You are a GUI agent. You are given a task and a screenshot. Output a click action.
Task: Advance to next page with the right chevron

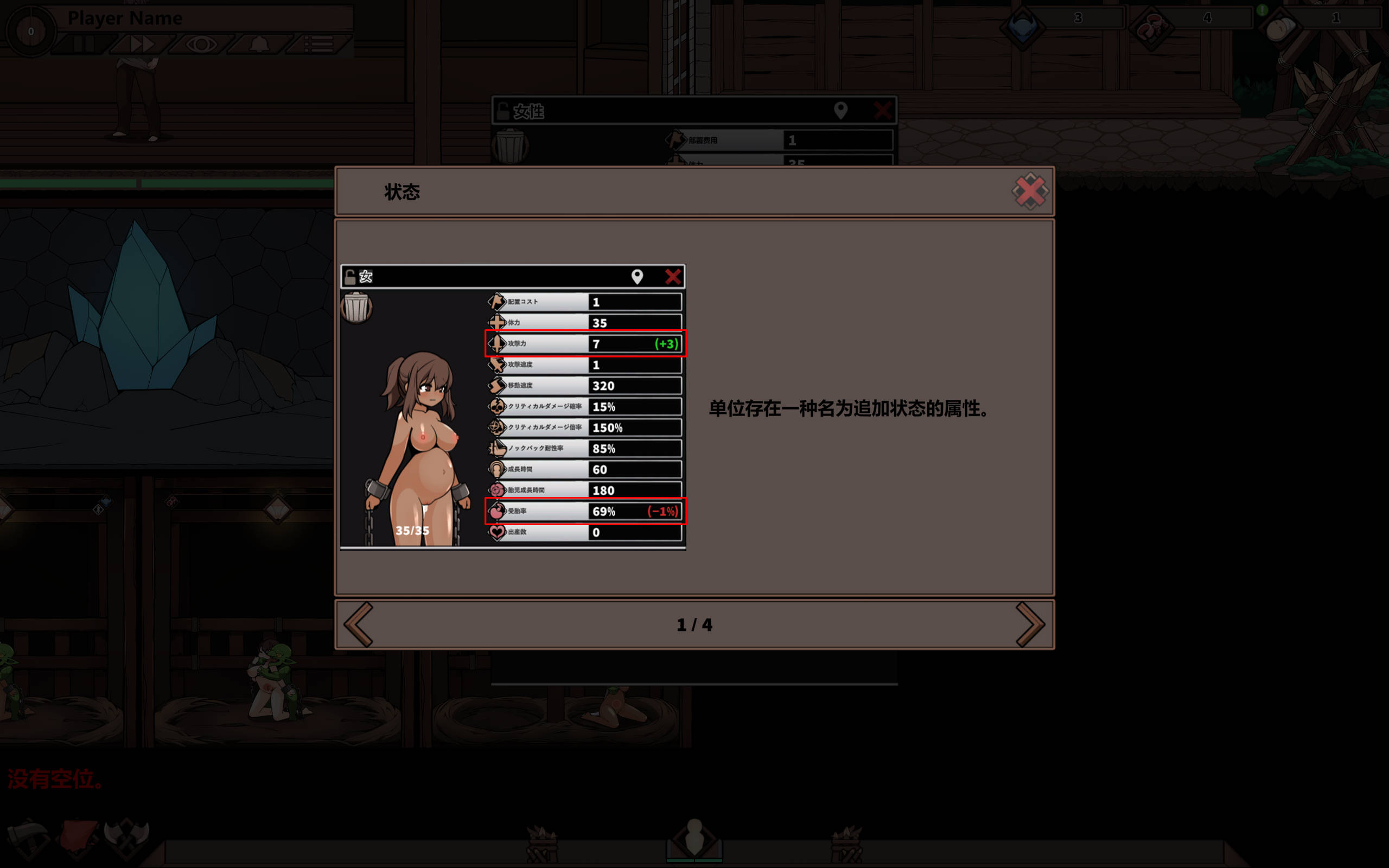pyautogui.click(x=1031, y=625)
